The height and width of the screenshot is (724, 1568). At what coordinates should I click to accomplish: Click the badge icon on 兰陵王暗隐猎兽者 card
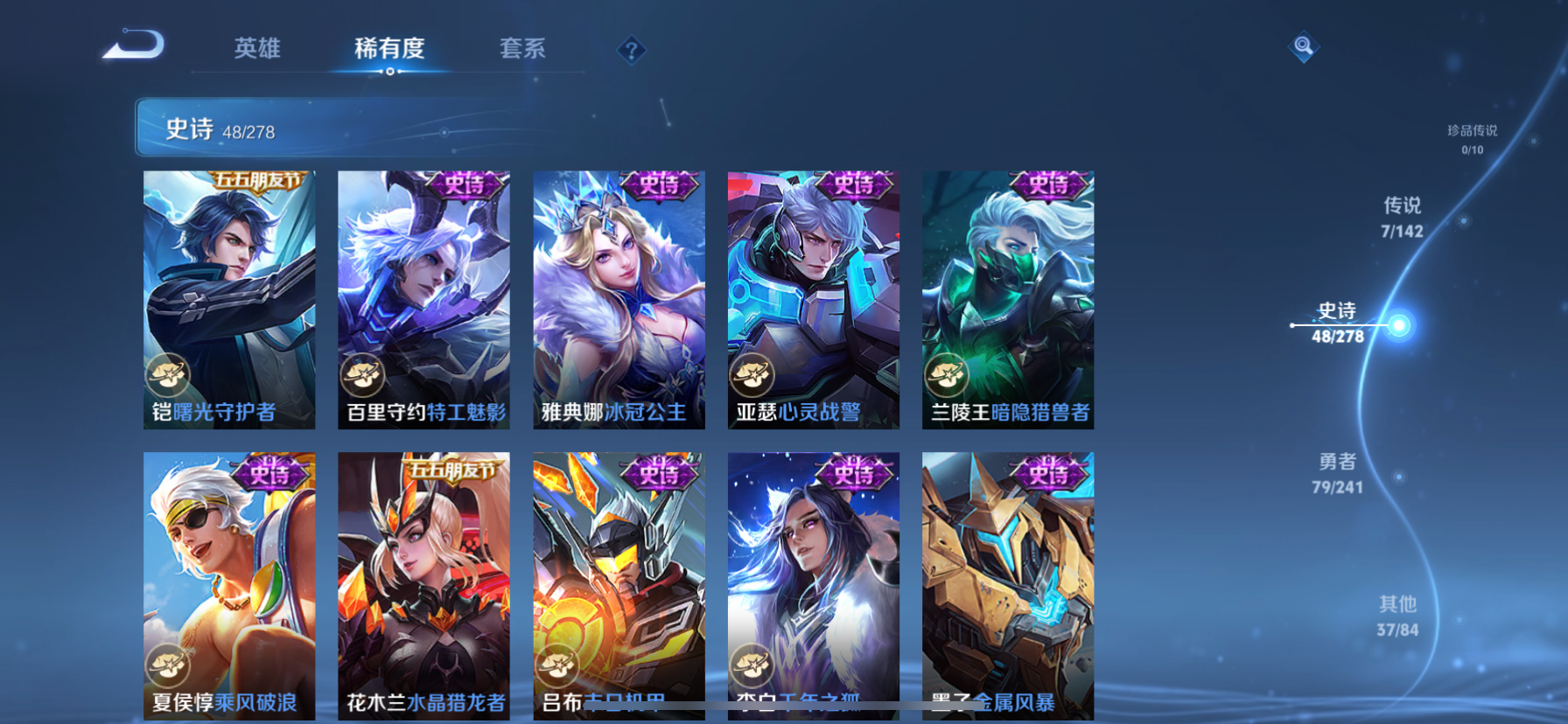pyautogui.click(x=949, y=376)
